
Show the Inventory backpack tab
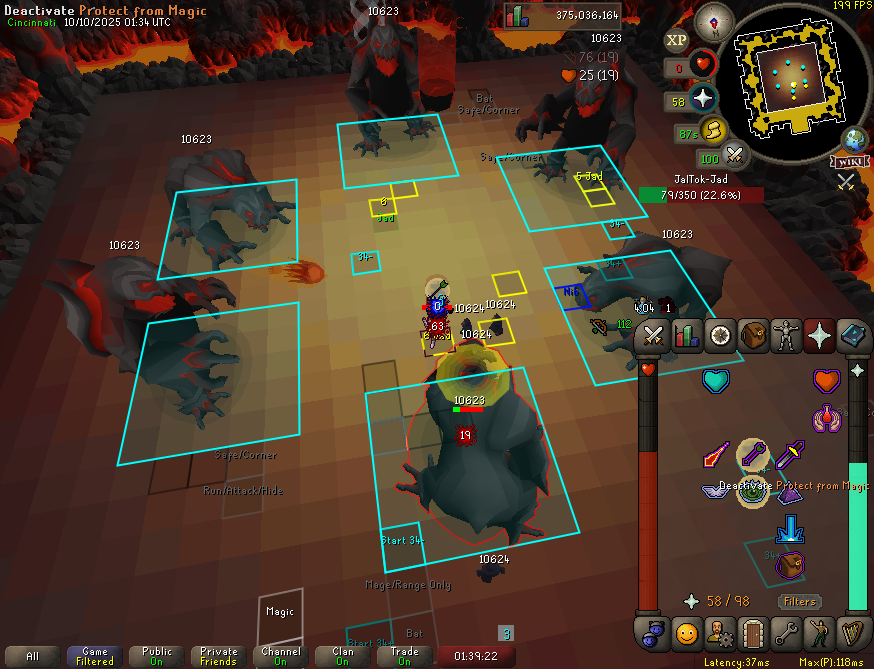point(753,336)
